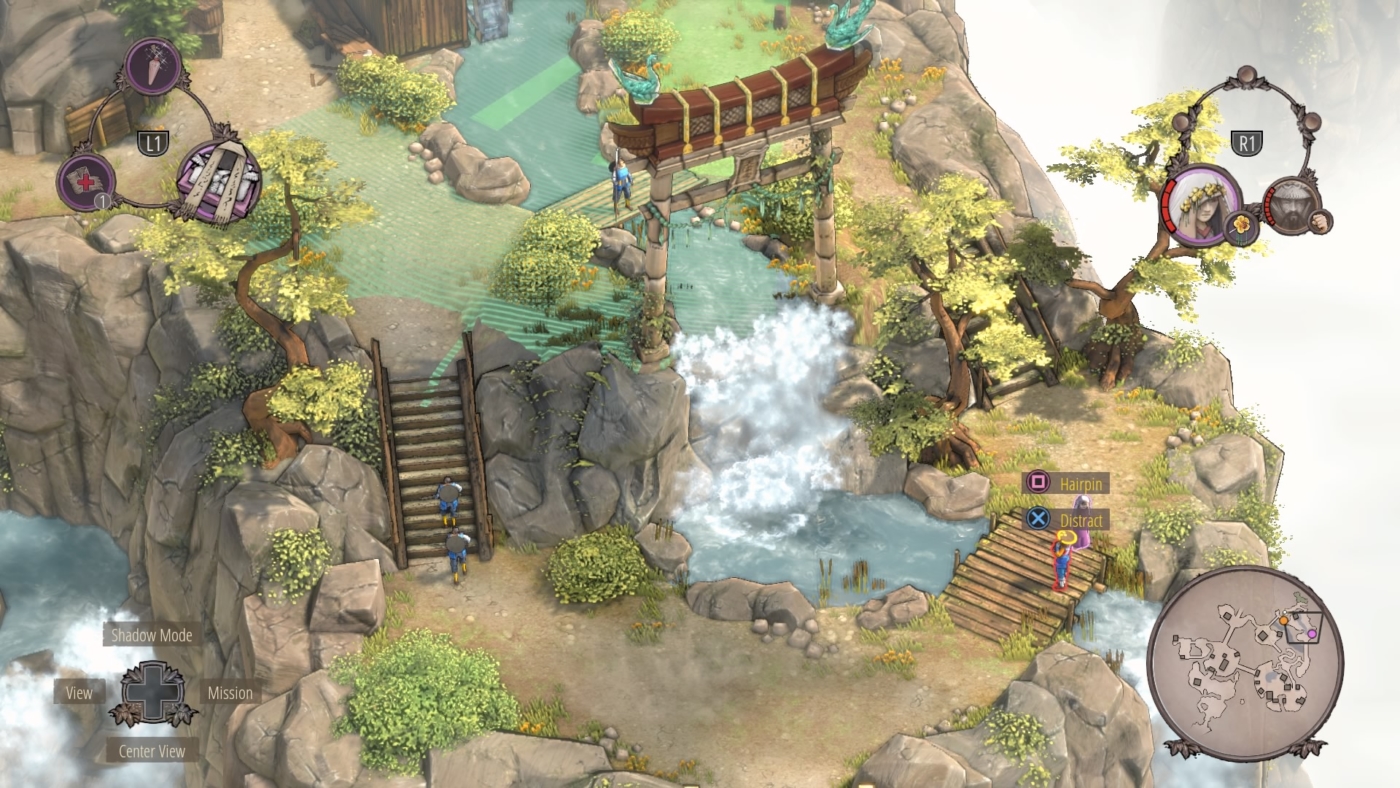The width and height of the screenshot is (1400, 788).
Task: Trigger the Distract command
Action: pyautogui.click(x=1081, y=520)
